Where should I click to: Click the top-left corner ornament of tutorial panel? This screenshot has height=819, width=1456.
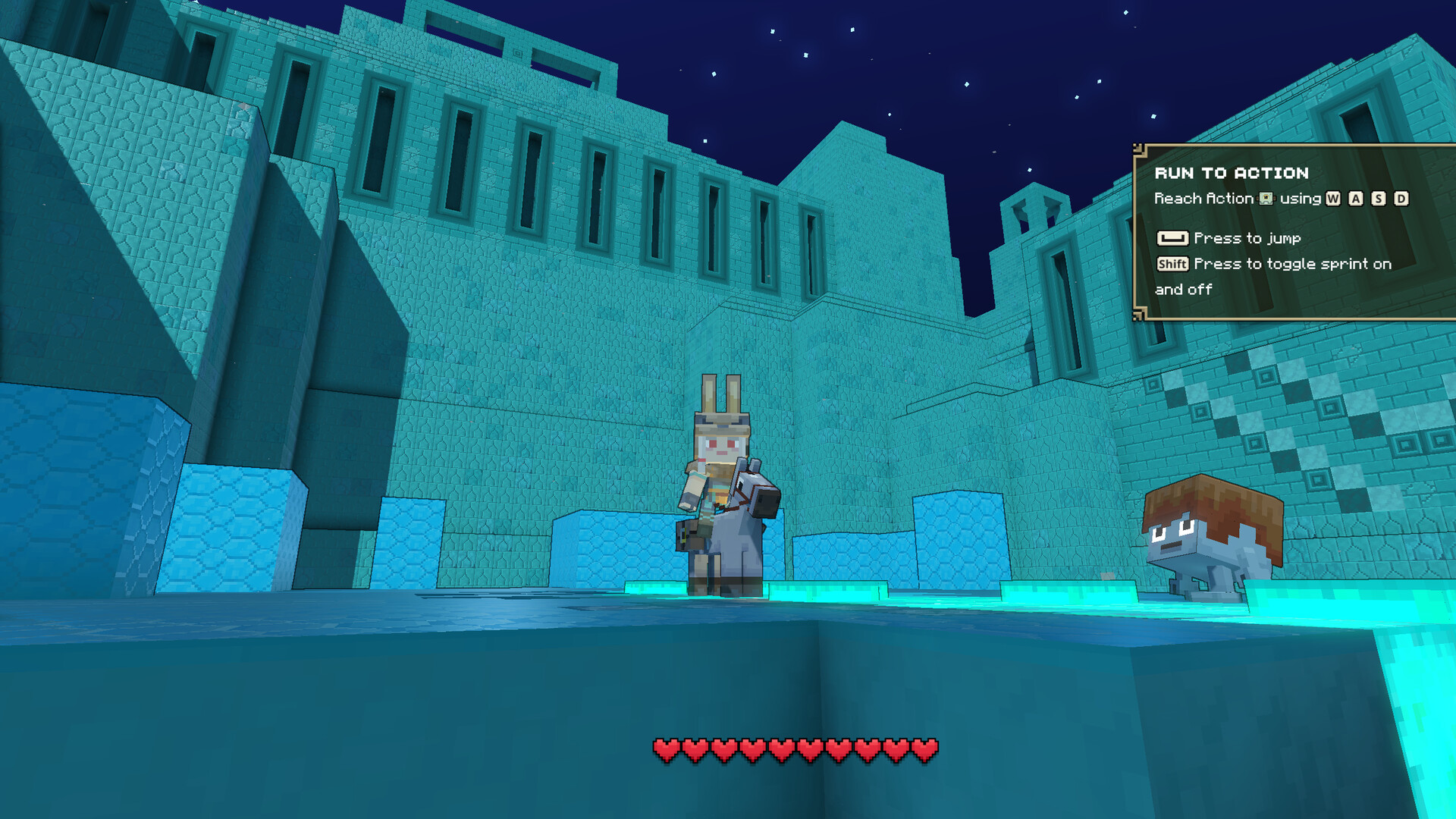(x=1137, y=149)
